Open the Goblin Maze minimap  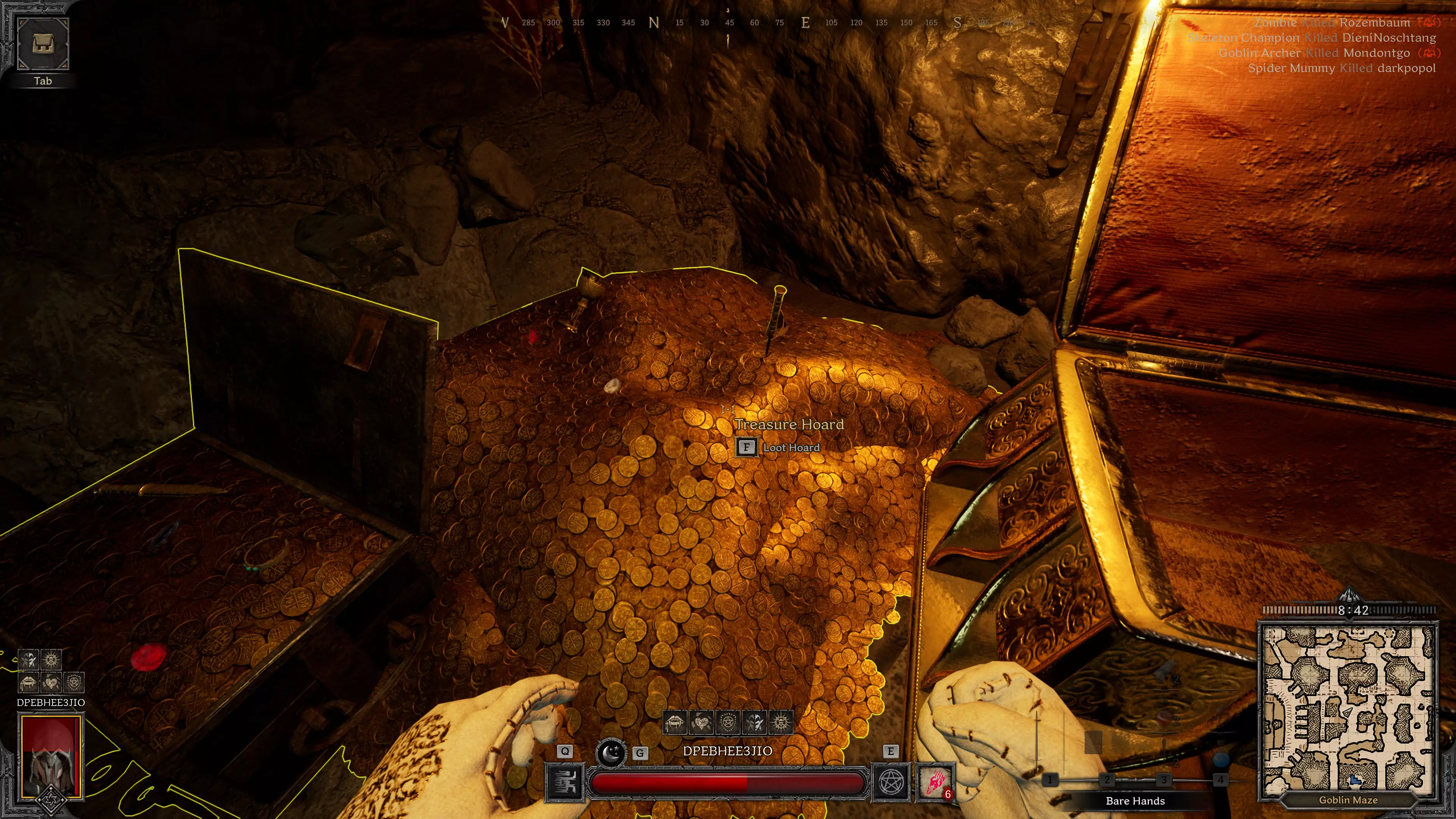pos(1348,709)
